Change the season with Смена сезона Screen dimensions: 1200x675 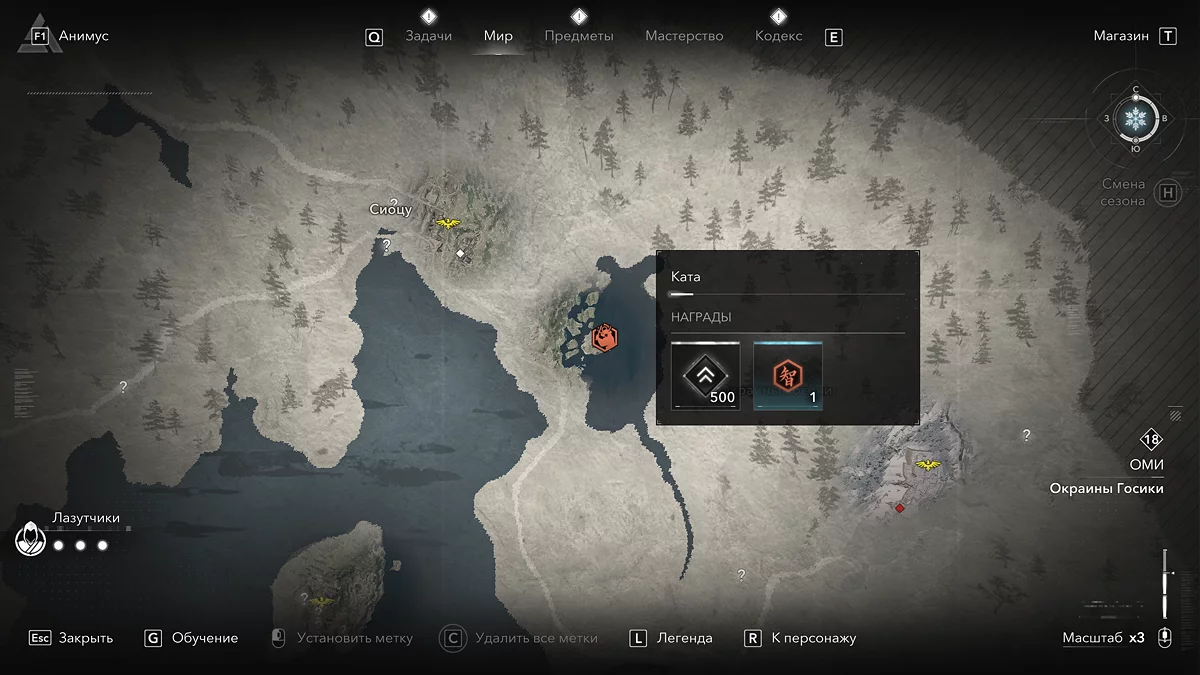(1124, 193)
